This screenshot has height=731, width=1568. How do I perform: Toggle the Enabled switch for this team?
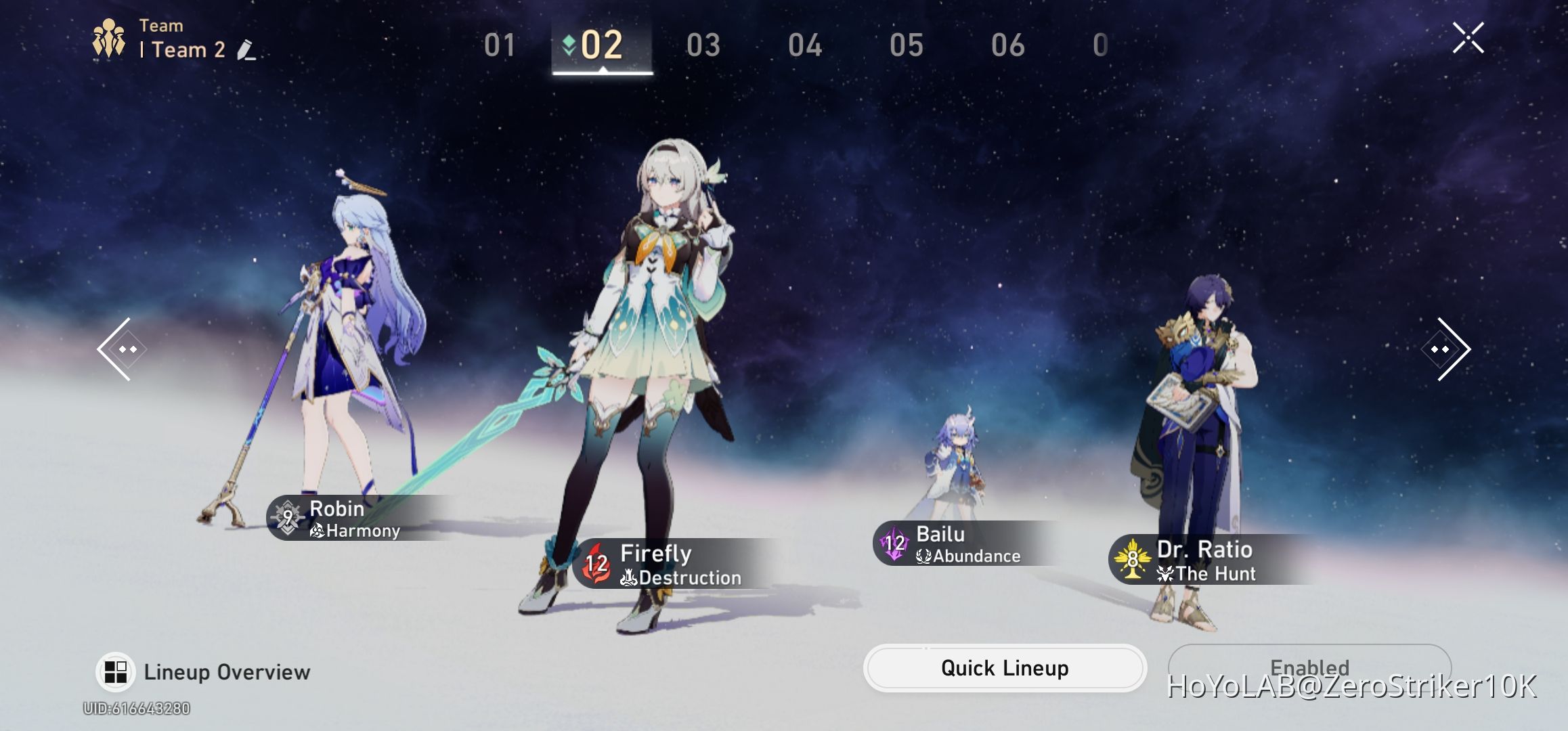coord(1309,668)
